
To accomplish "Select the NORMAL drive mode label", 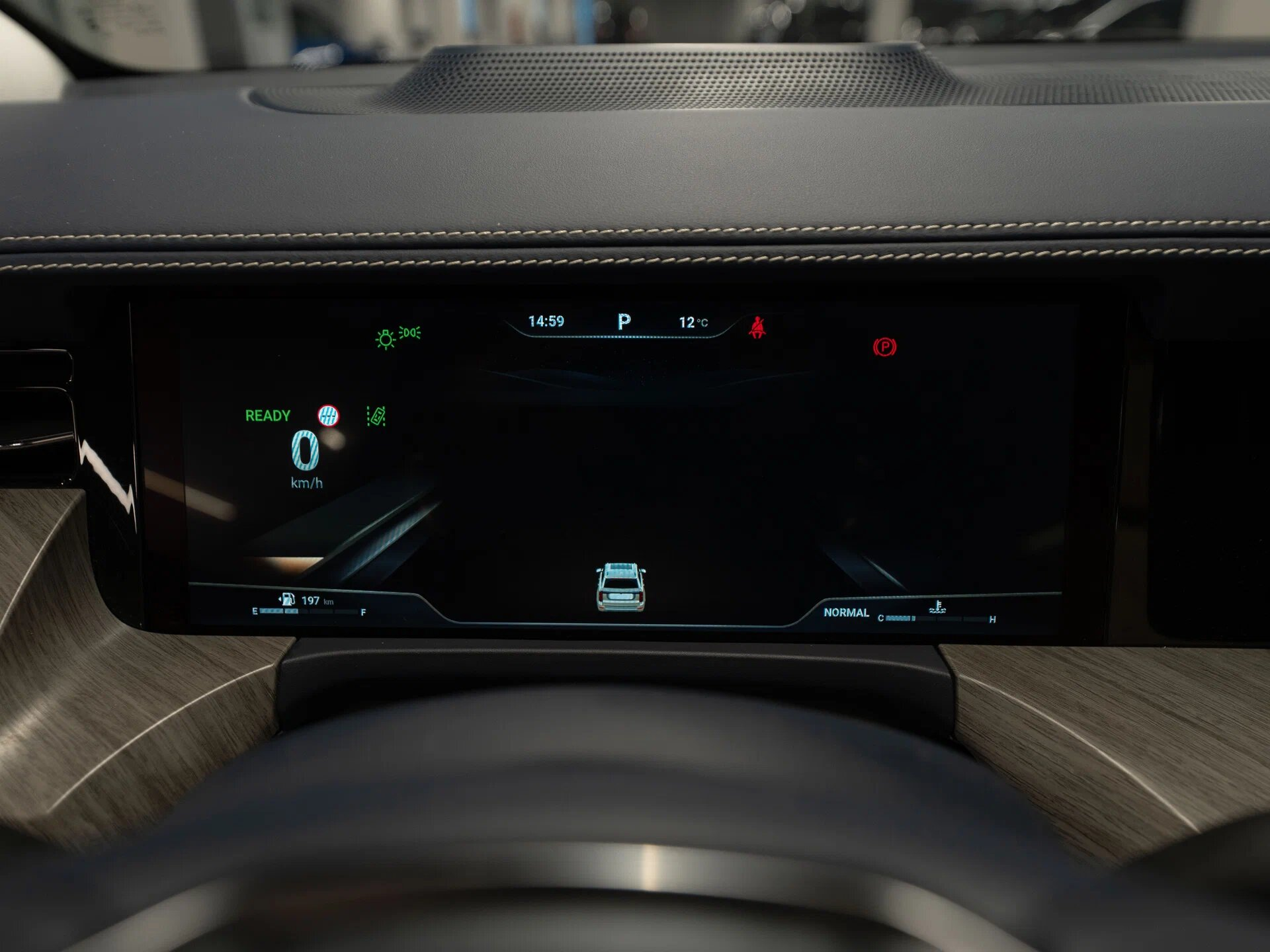I will (846, 613).
